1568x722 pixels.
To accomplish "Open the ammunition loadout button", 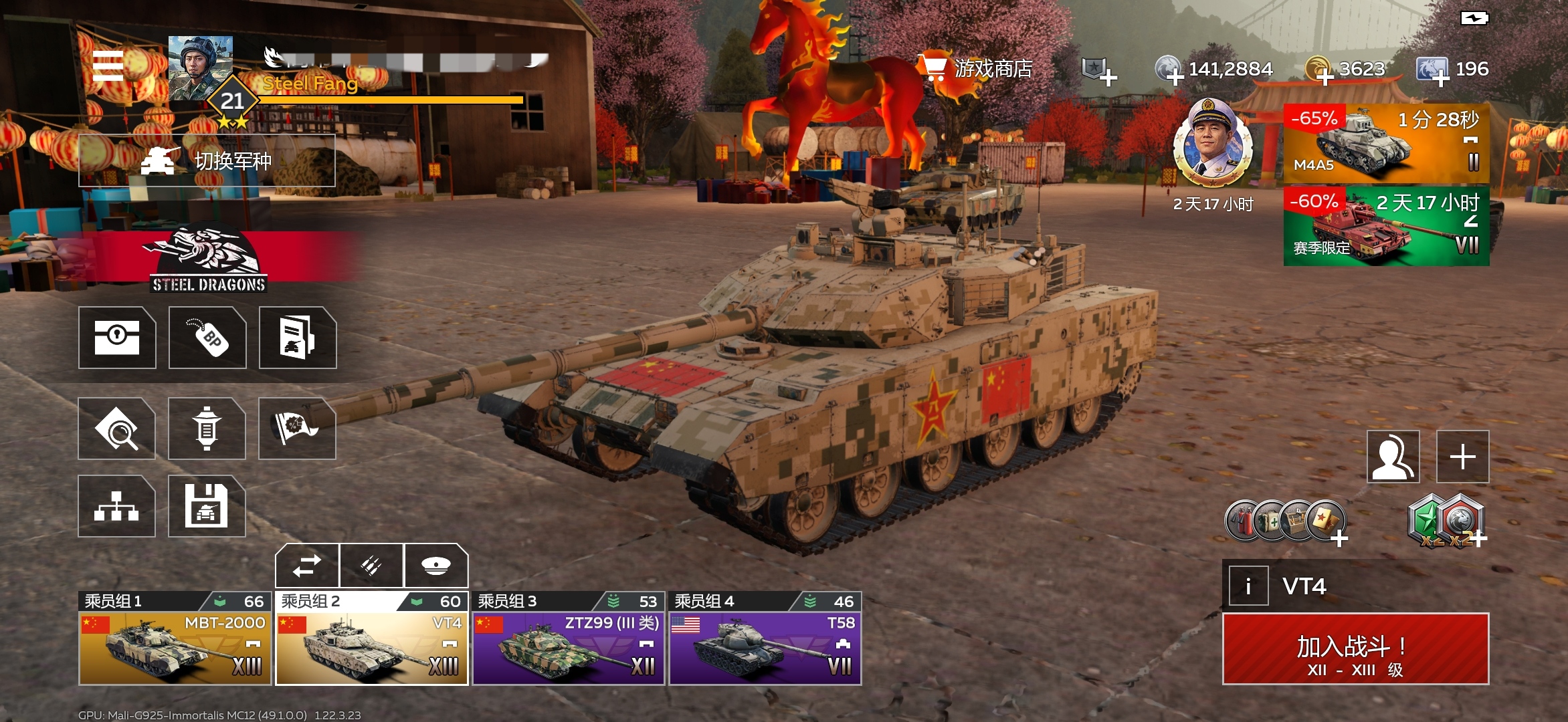I will pos(371,566).
